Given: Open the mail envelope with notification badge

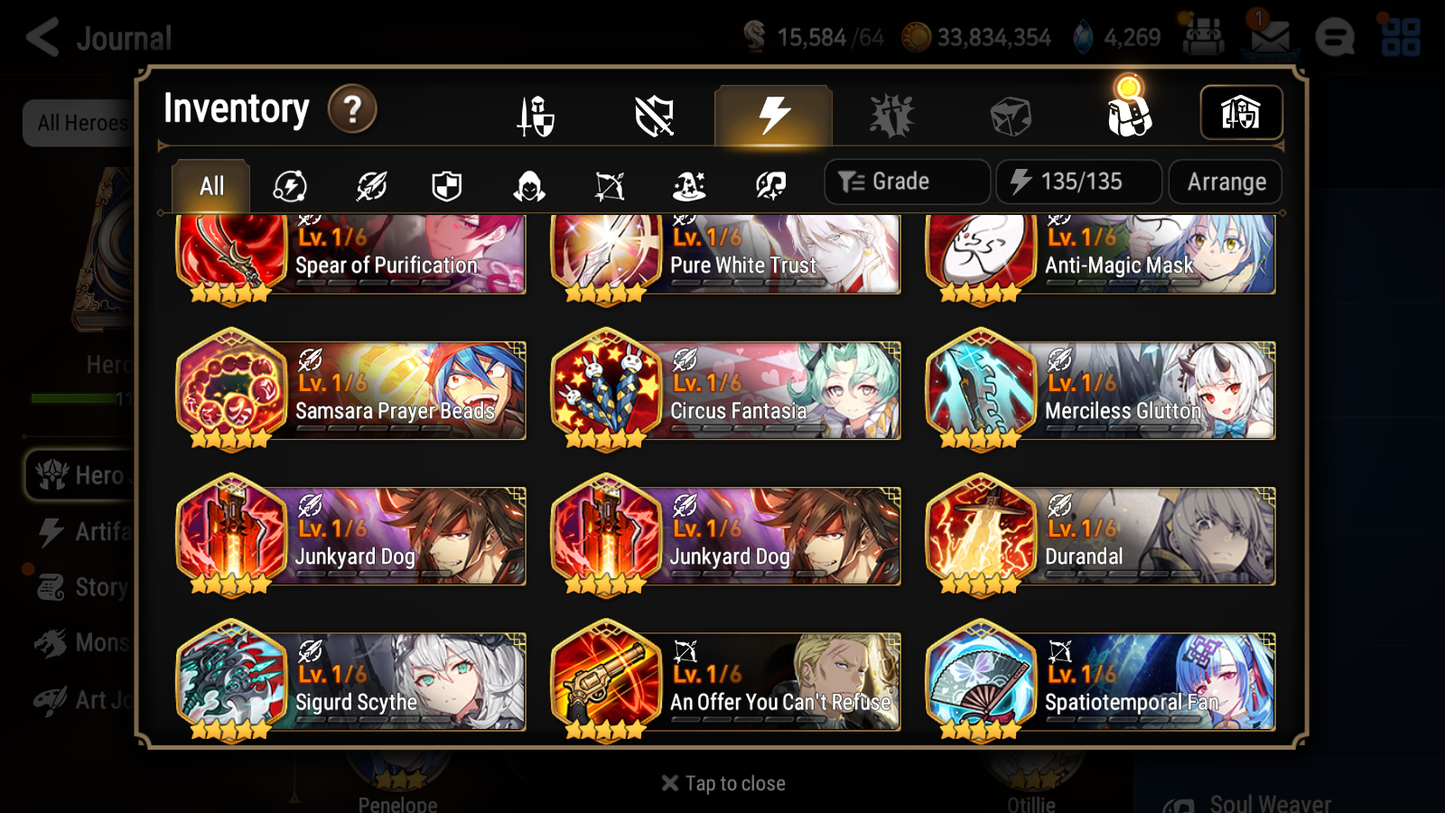Looking at the screenshot, I should 1269,36.
